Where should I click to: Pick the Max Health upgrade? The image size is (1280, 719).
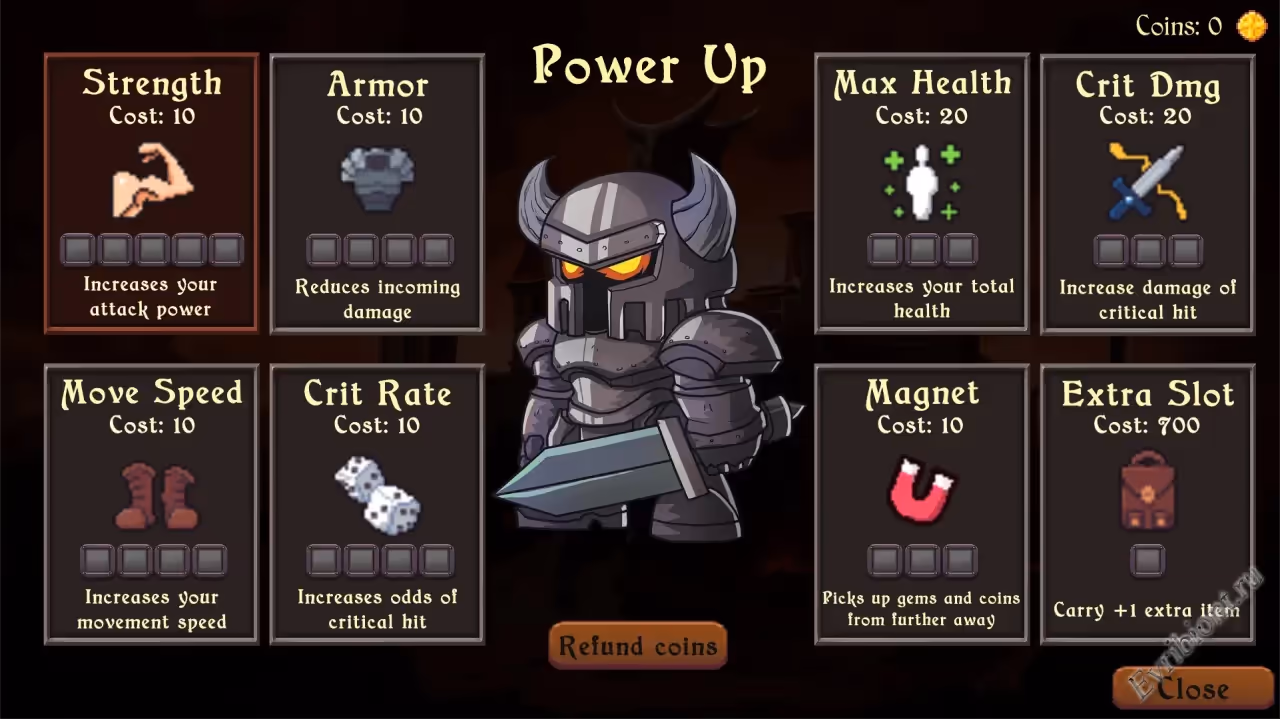[921, 193]
